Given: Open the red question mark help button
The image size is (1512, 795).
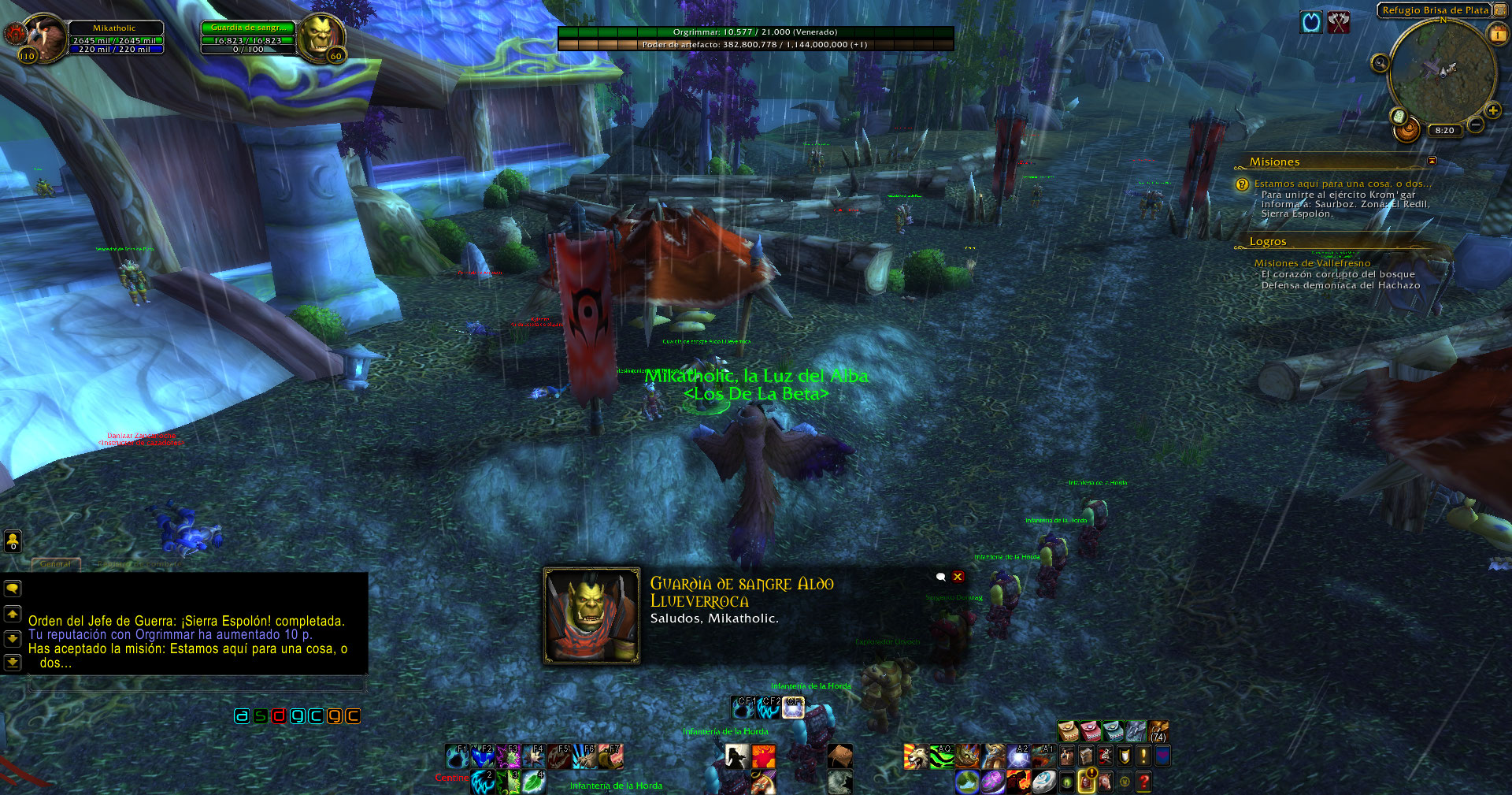Looking at the screenshot, I should coord(1143,782).
